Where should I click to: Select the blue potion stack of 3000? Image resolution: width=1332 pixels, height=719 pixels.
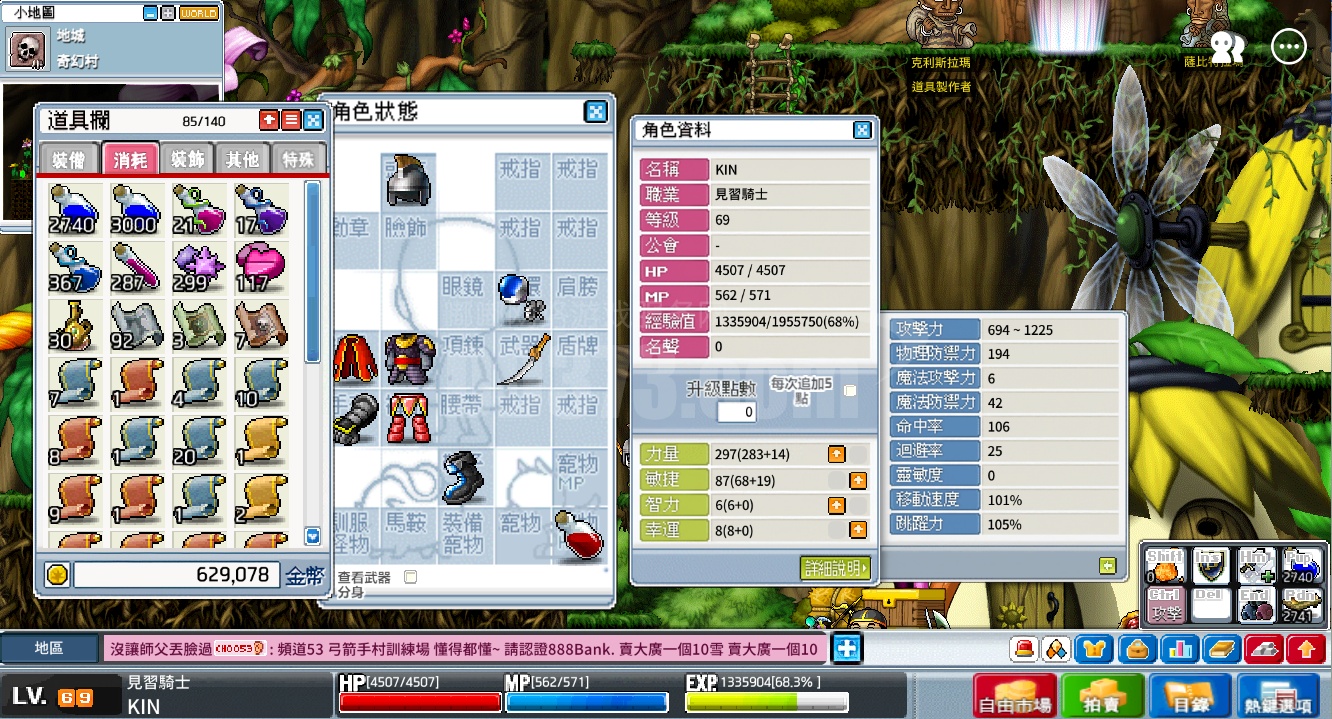133,209
